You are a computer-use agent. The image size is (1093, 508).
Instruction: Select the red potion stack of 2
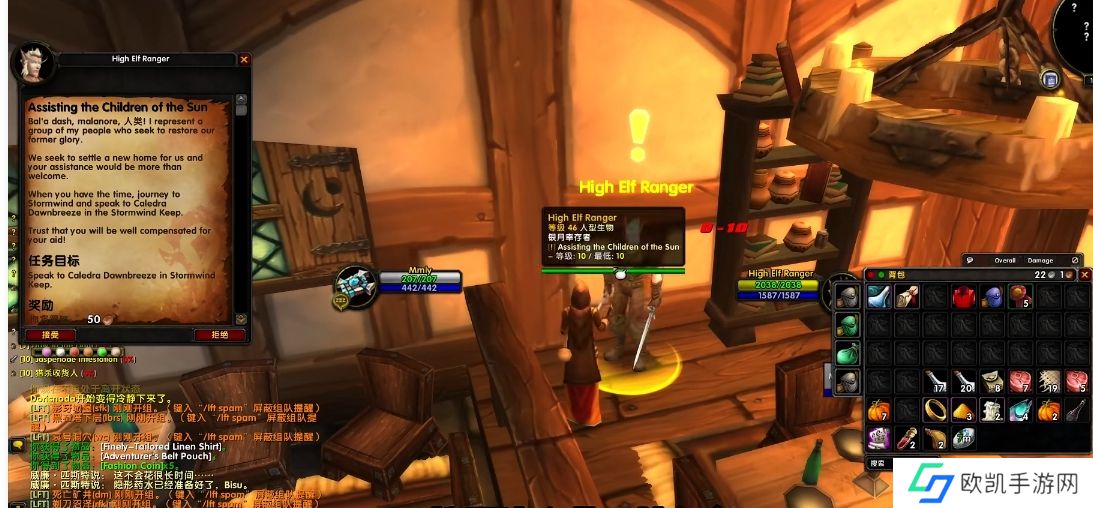[907, 437]
